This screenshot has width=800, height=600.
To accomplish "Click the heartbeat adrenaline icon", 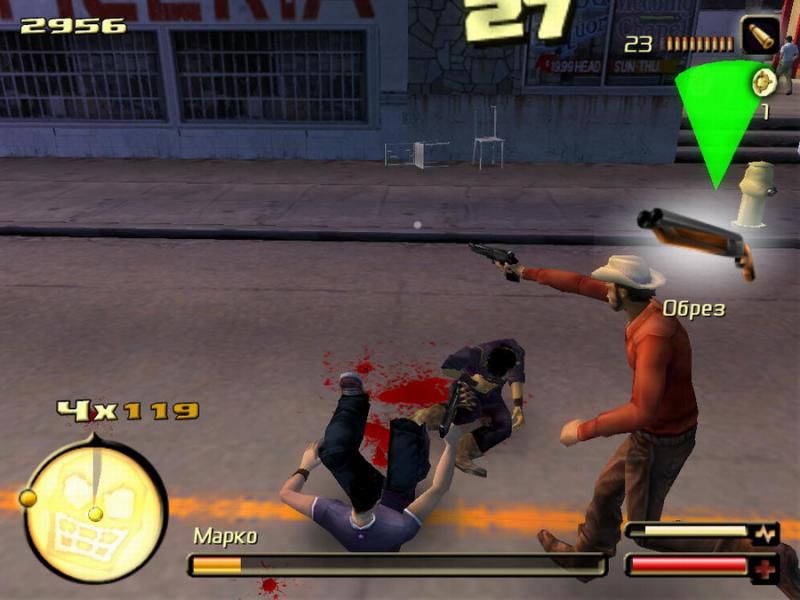I will (x=764, y=534).
